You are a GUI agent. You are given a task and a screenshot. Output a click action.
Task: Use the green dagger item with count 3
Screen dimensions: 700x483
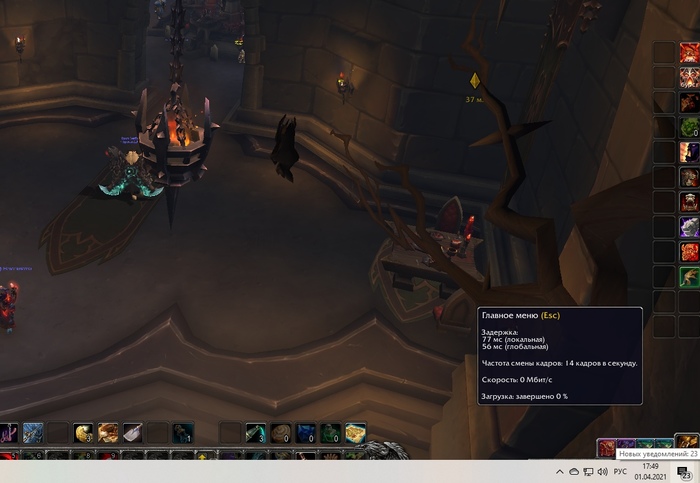pos(255,432)
